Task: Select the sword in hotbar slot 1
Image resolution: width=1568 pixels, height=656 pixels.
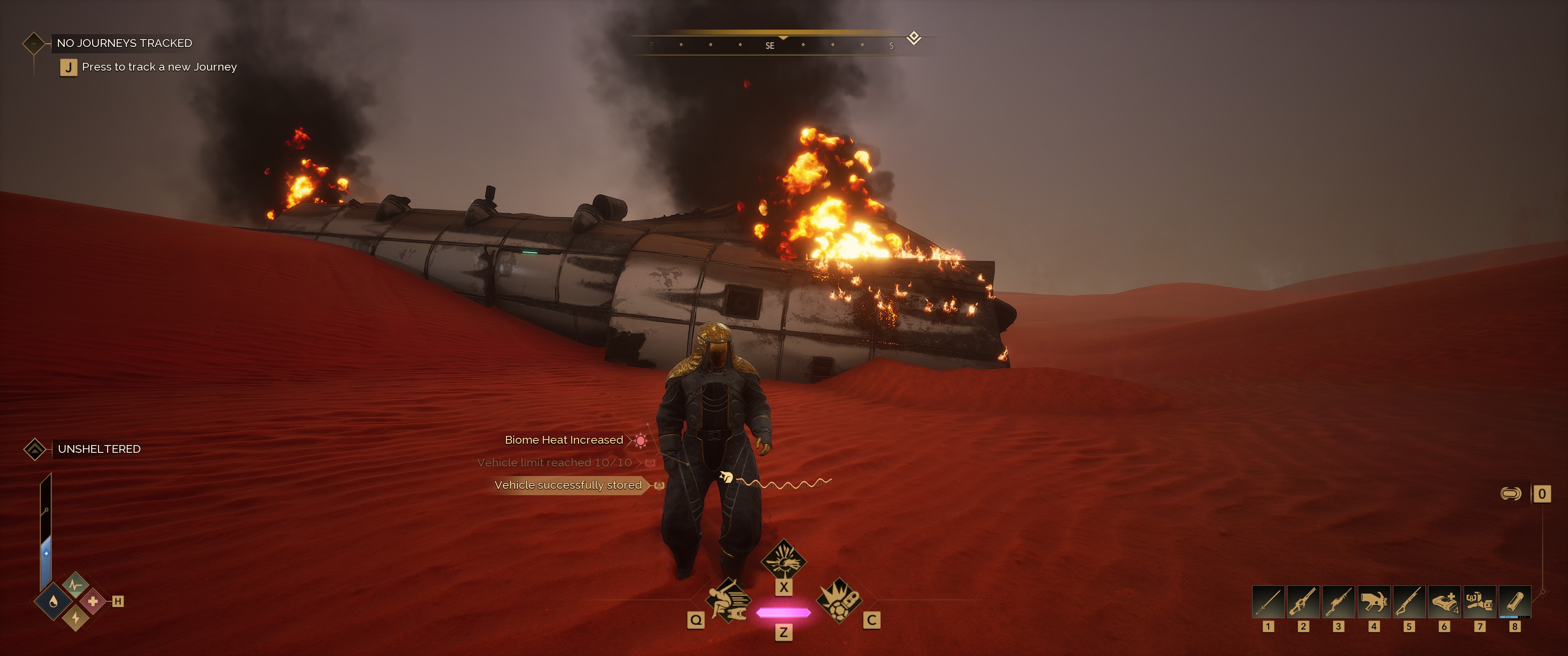Action: tap(1268, 602)
